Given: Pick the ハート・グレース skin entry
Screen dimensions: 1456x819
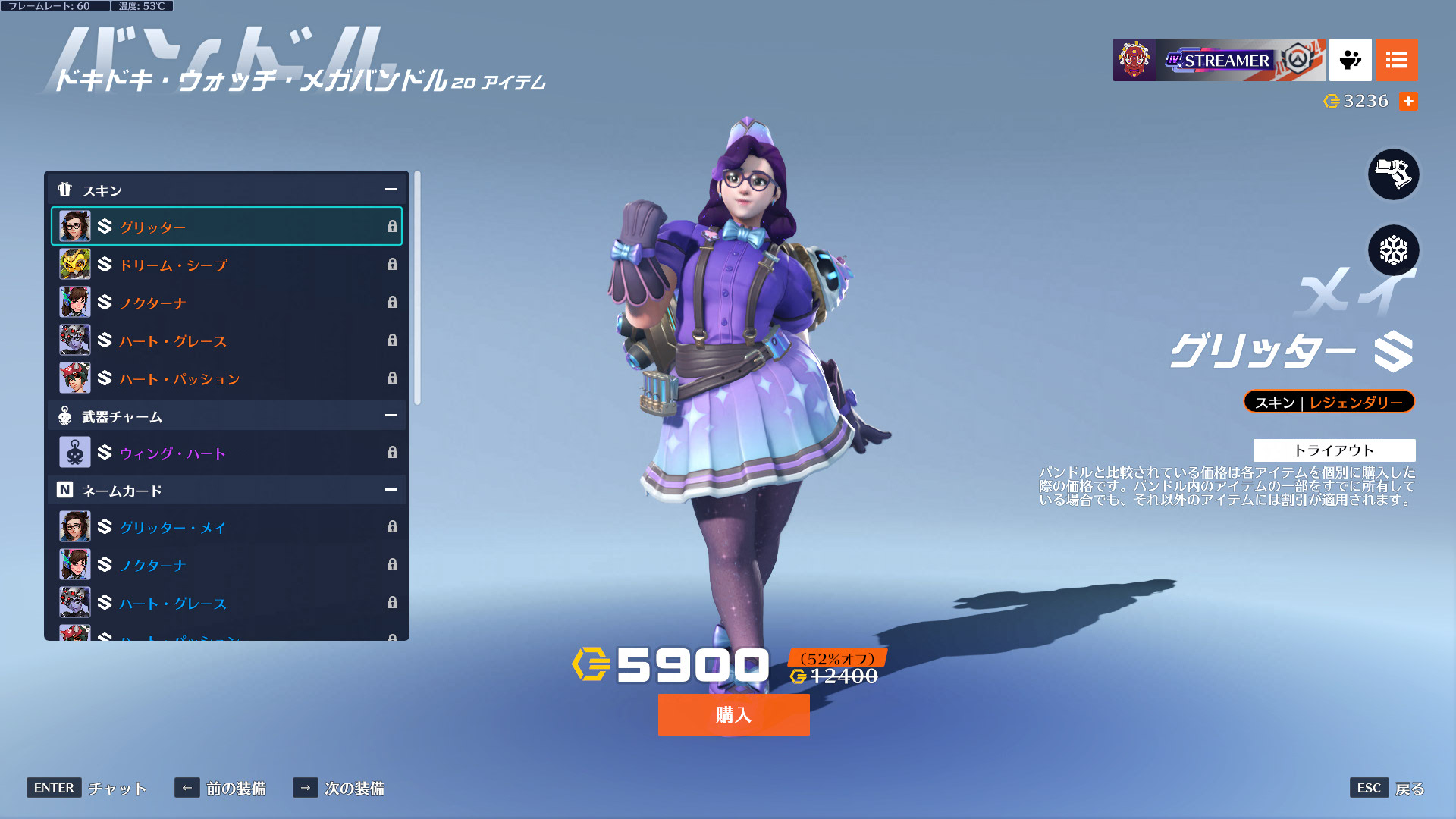Looking at the screenshot, I should 226,340.
